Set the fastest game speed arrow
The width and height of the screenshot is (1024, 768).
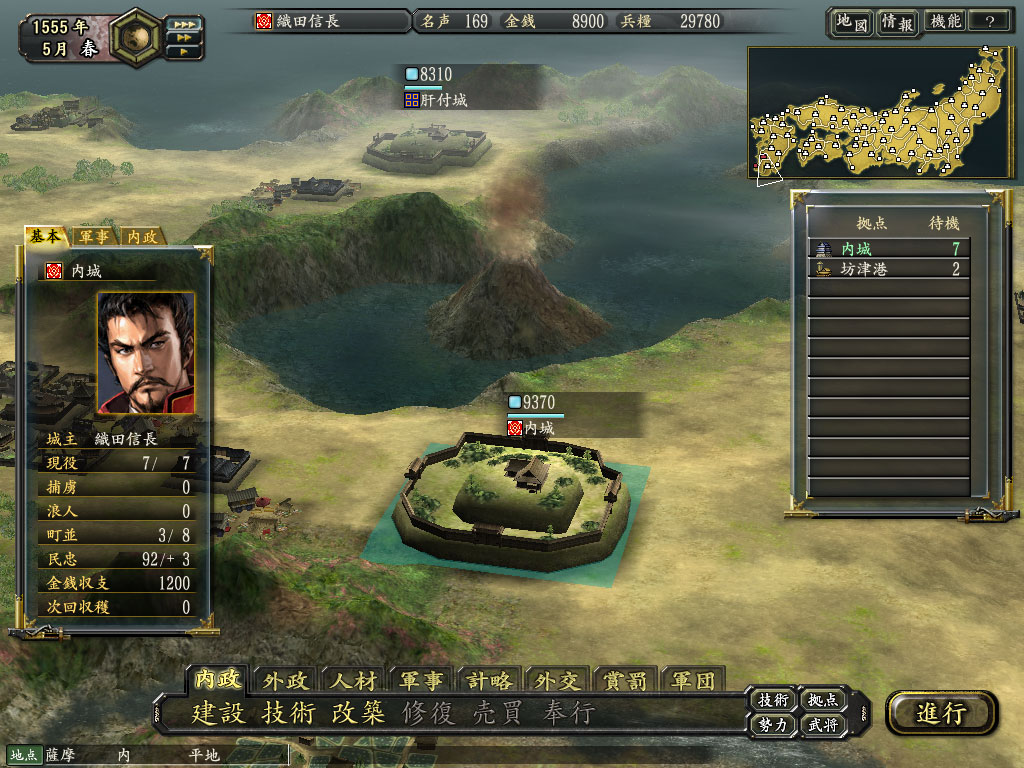183,23
